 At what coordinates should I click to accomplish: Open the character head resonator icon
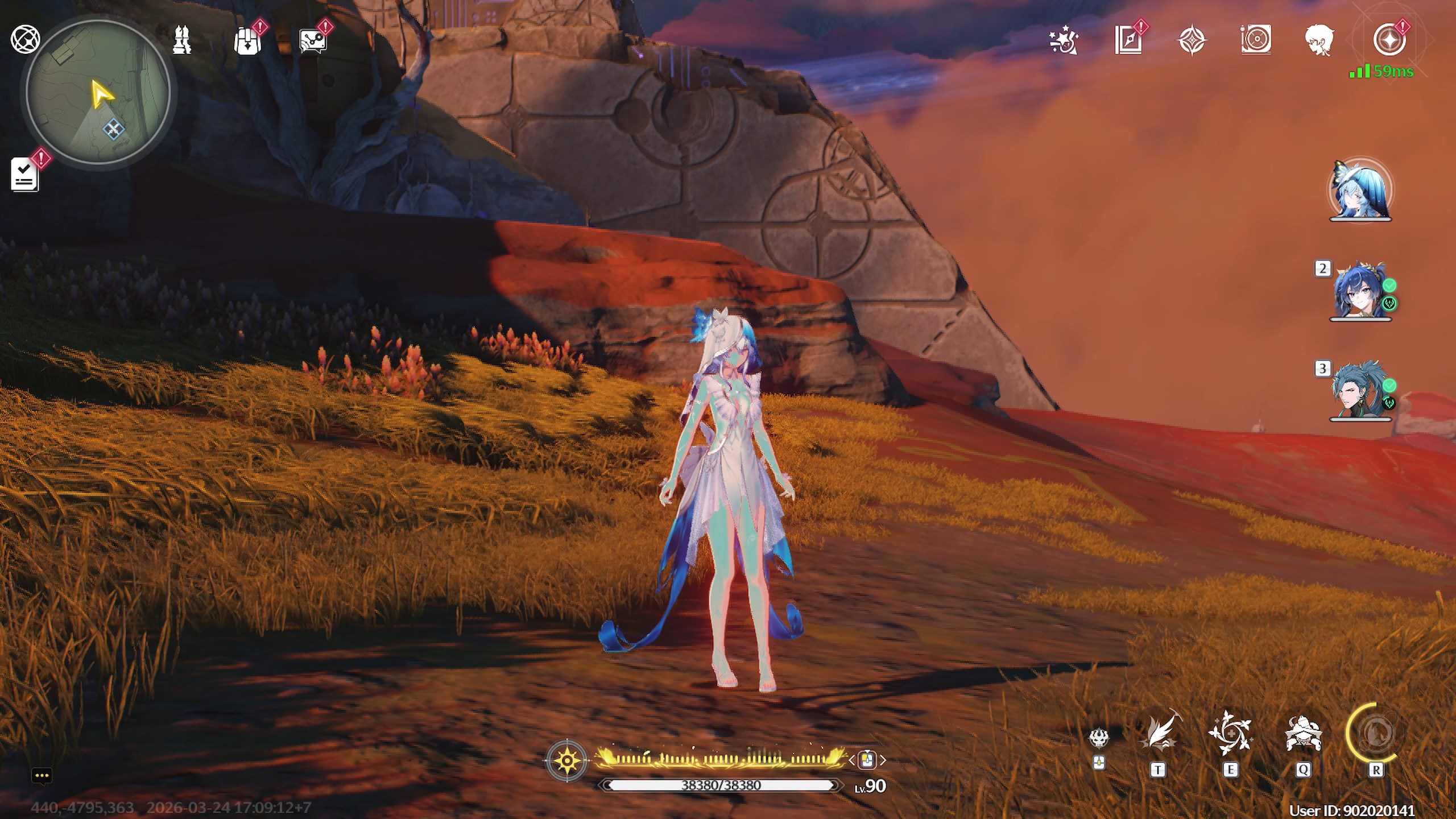point(1319,41)
